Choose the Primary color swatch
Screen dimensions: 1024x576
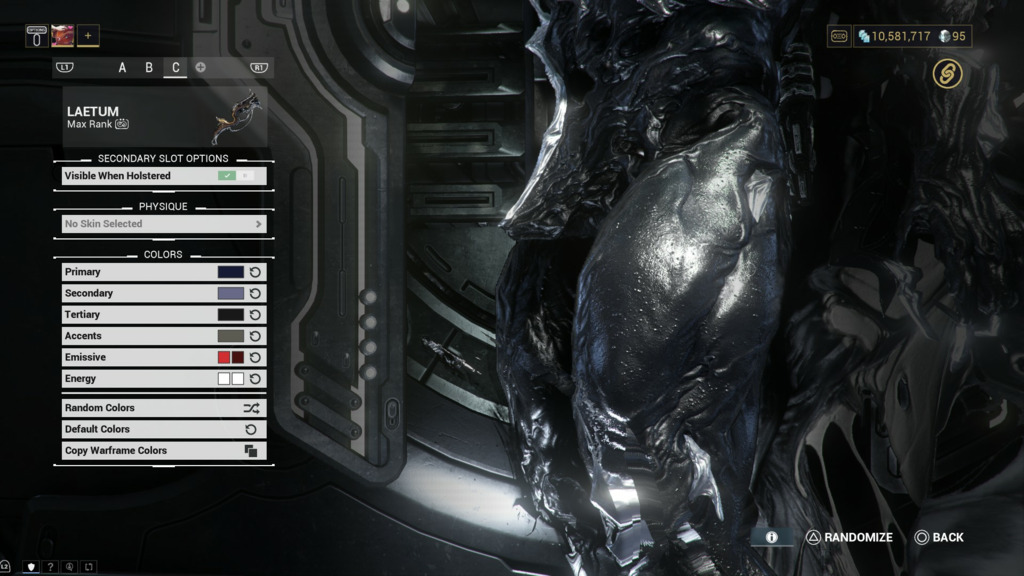[231, 272]
